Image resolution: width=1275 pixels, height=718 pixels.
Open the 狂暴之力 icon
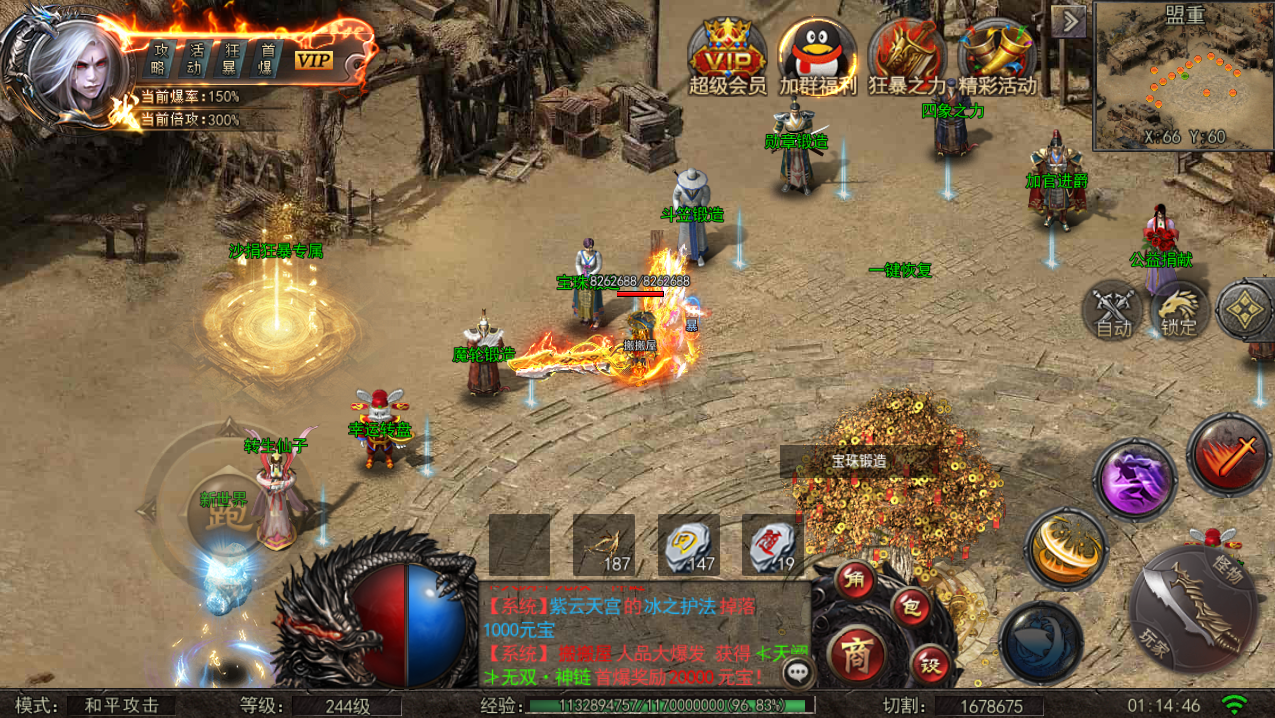[906, 57]
